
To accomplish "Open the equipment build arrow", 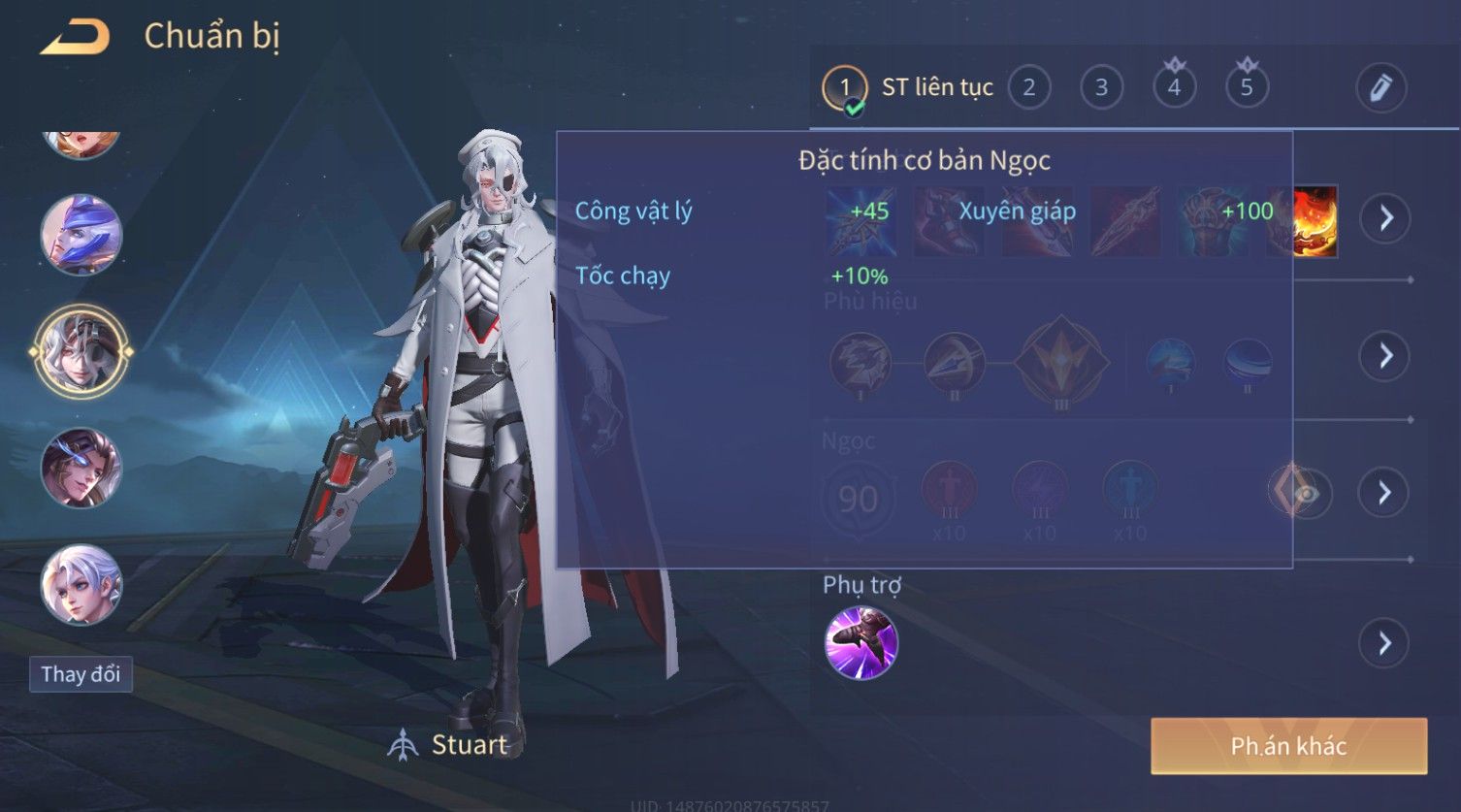I will pyautogui.click(x=1384, y=218).
